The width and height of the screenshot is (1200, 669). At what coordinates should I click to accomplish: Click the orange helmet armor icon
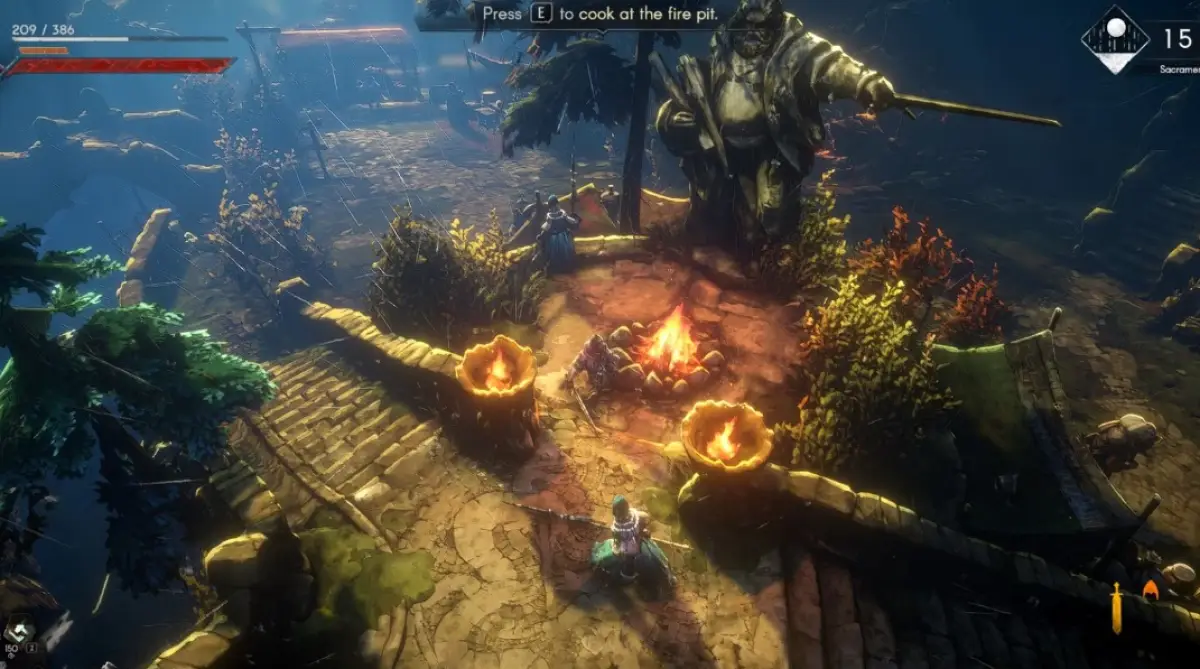[x=1151, y=591]
